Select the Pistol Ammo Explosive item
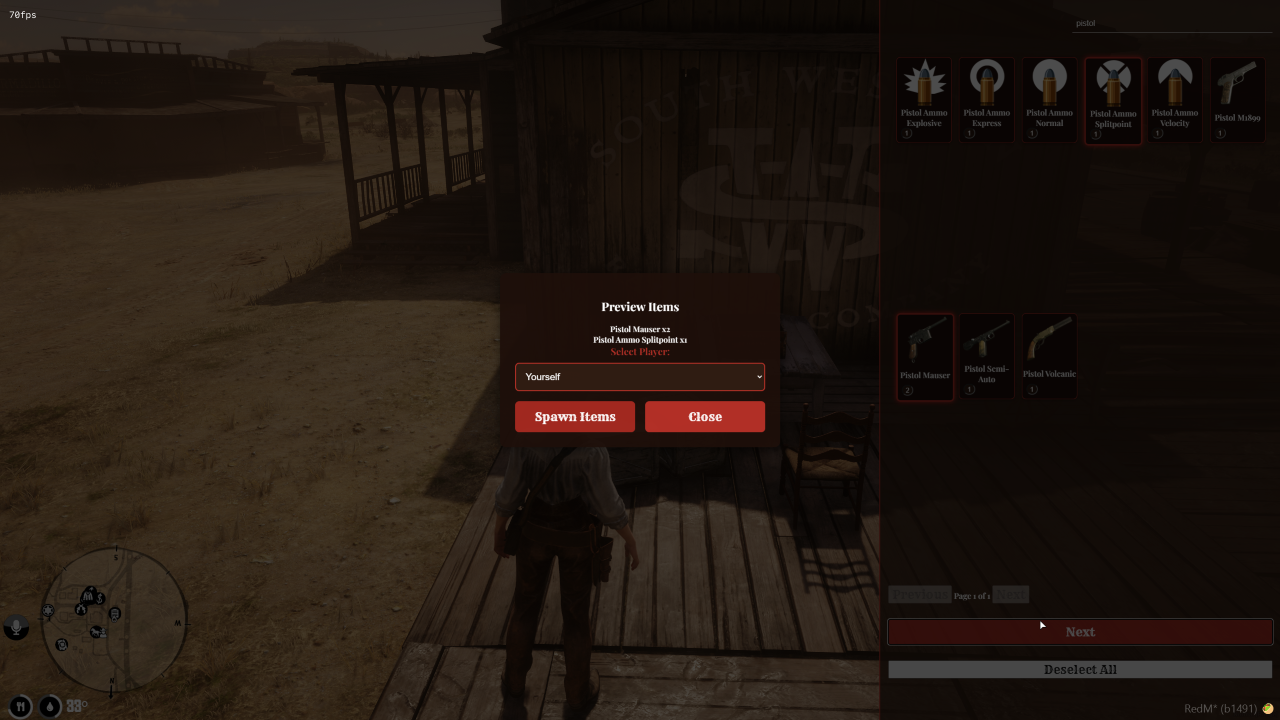1280x720 pixels. [924, 100]
